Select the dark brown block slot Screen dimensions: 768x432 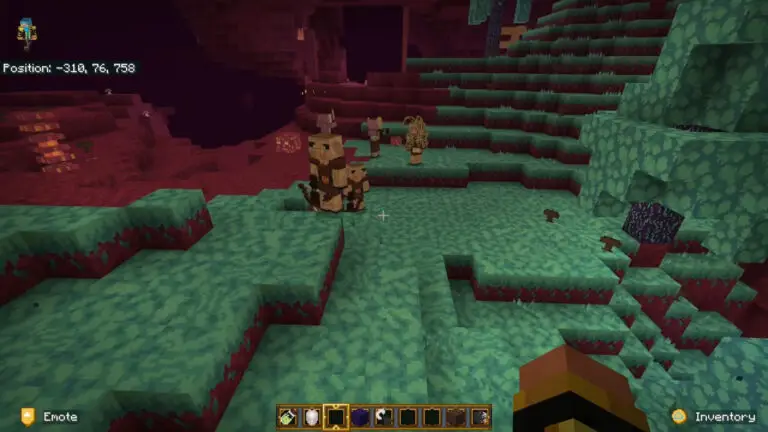click(456, 417)
